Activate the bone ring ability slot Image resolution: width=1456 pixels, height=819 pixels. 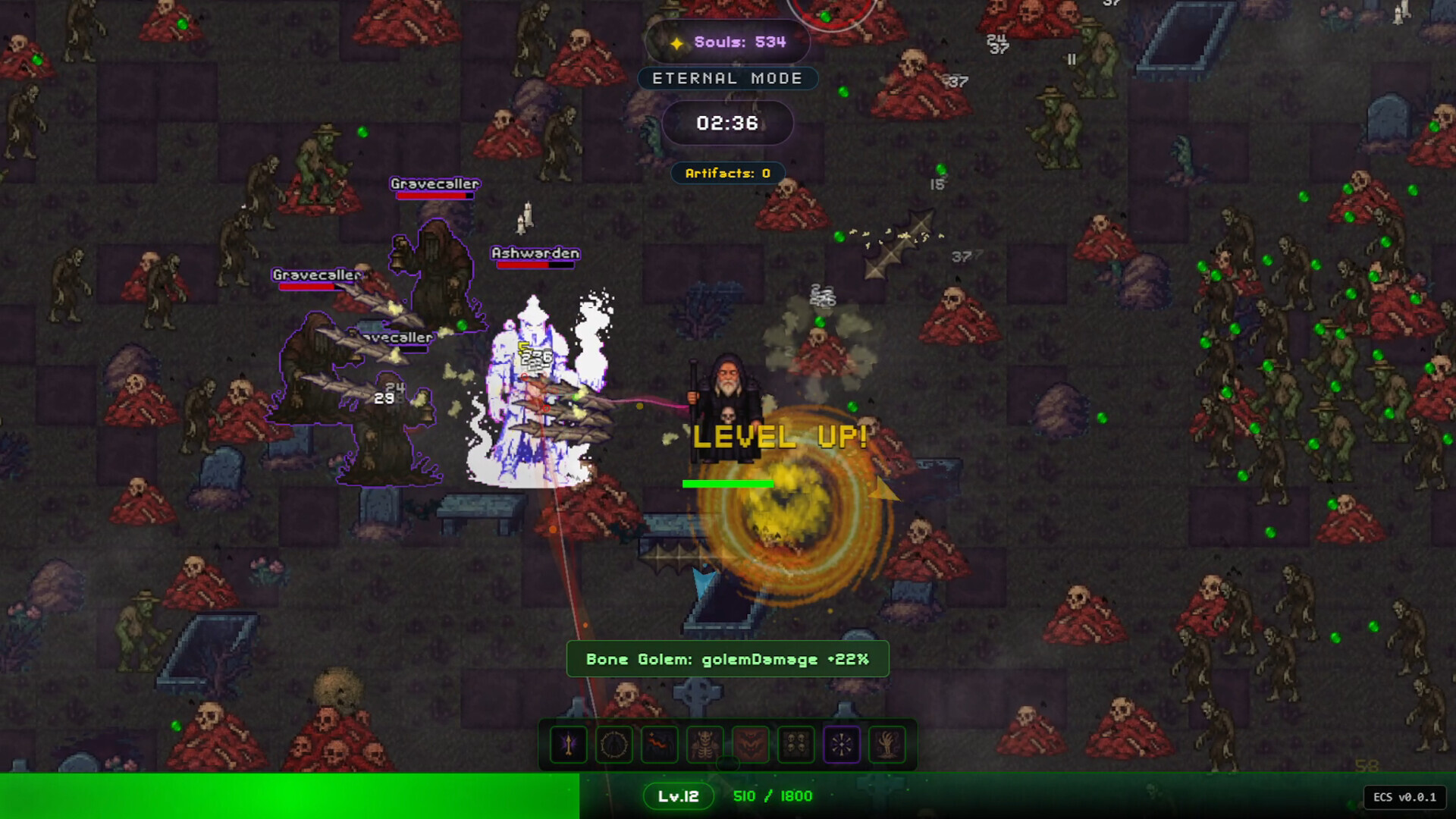tap(613, 745)
